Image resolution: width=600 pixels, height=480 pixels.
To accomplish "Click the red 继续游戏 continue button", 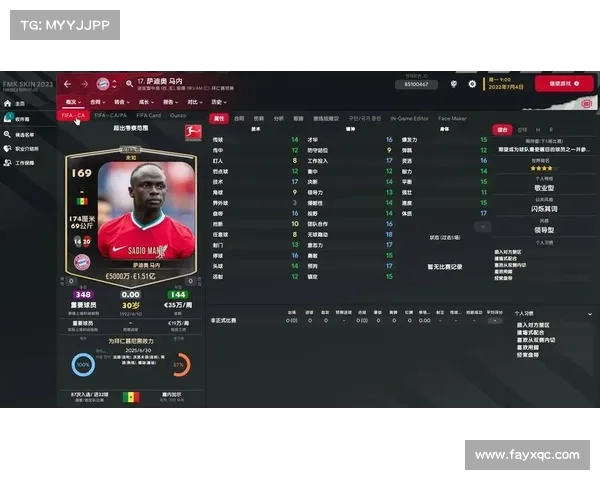I will point(564,84).
